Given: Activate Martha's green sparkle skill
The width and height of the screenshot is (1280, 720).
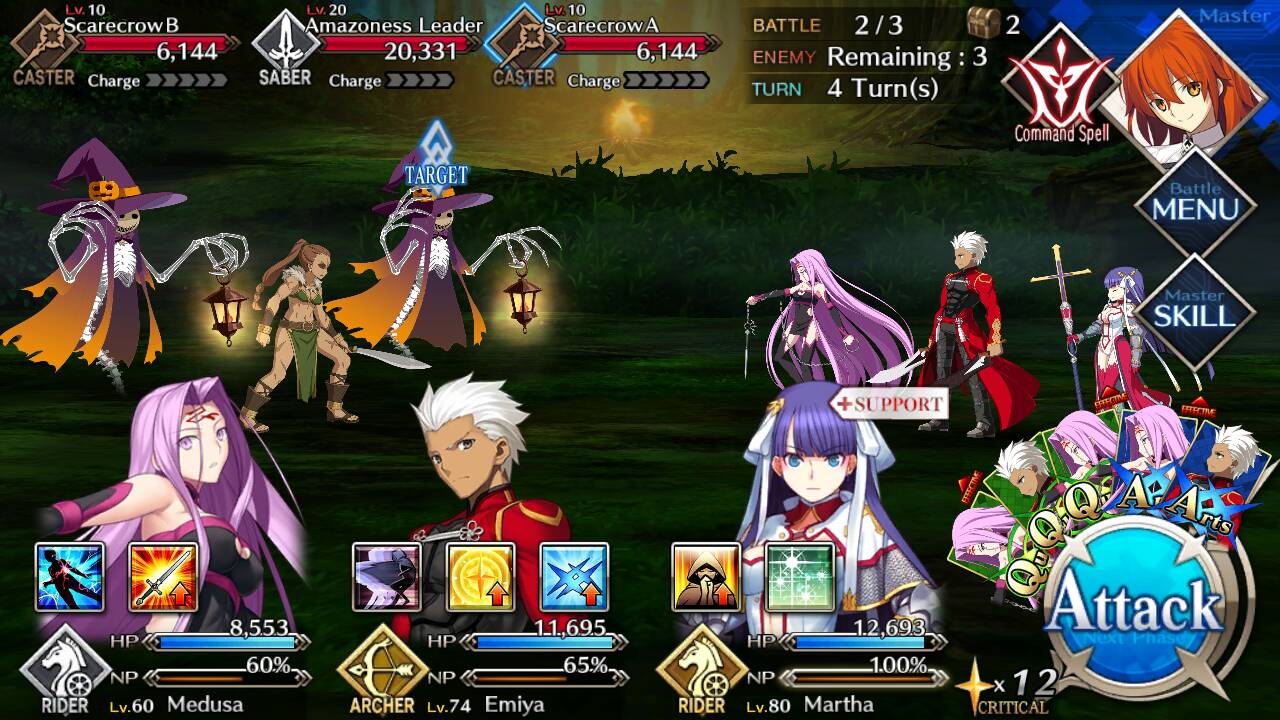Looking at the screenshot, I should coord(799,577).
